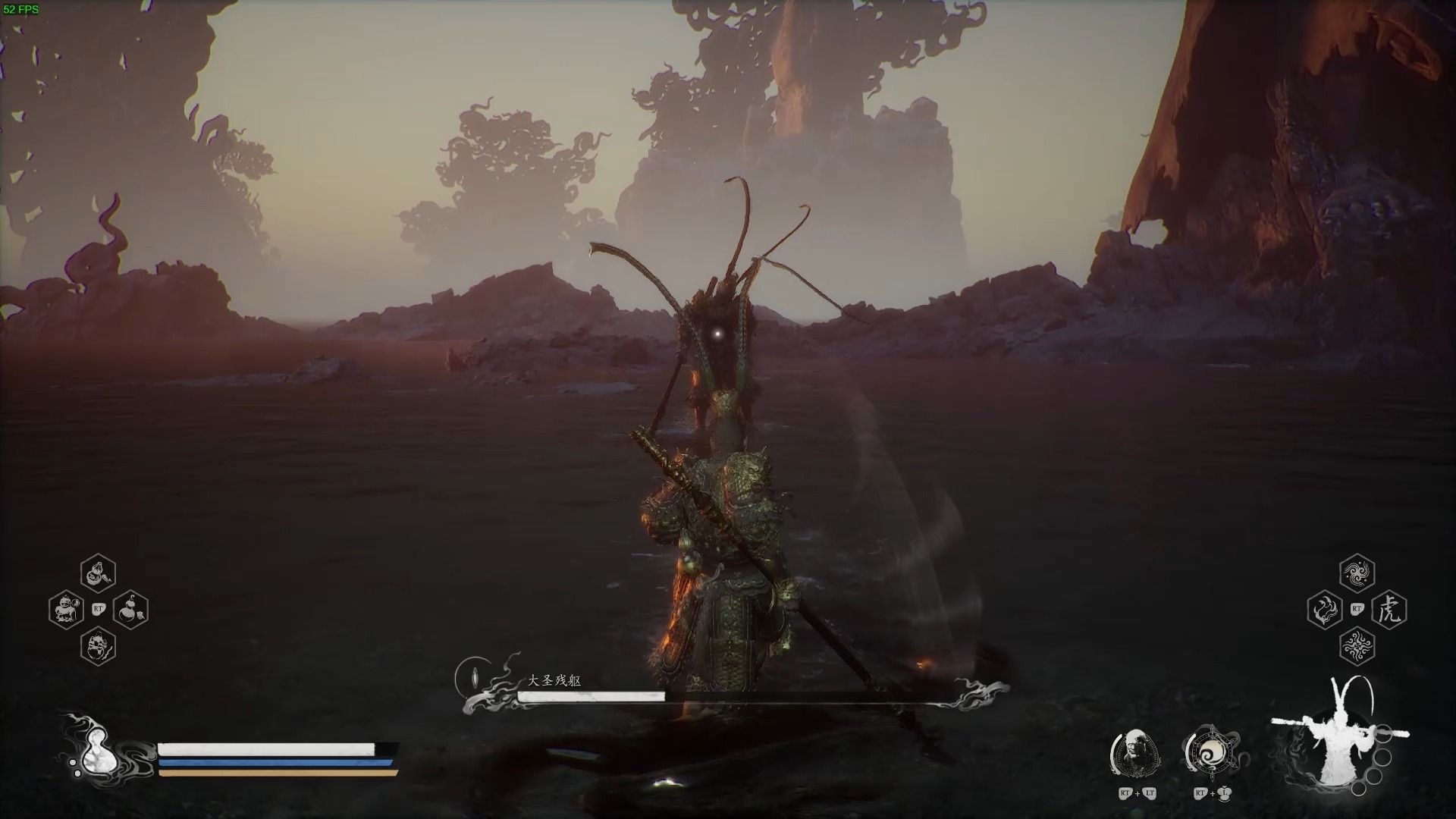Select the gourd-with-carrot item at the top

tap(98, 573)
